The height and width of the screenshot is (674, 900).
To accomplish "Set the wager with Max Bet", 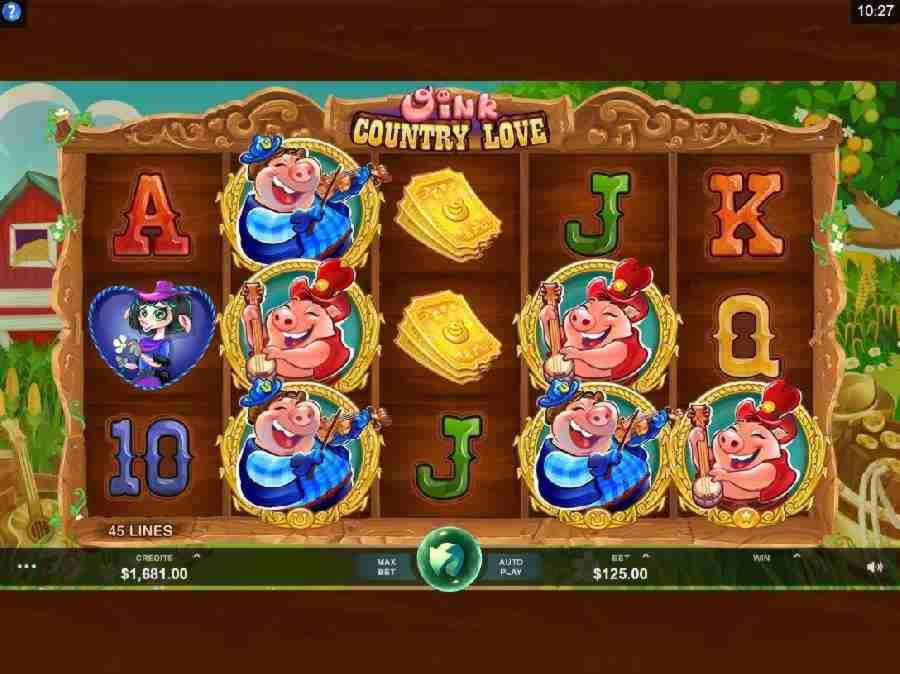I will tap(387, 567).
